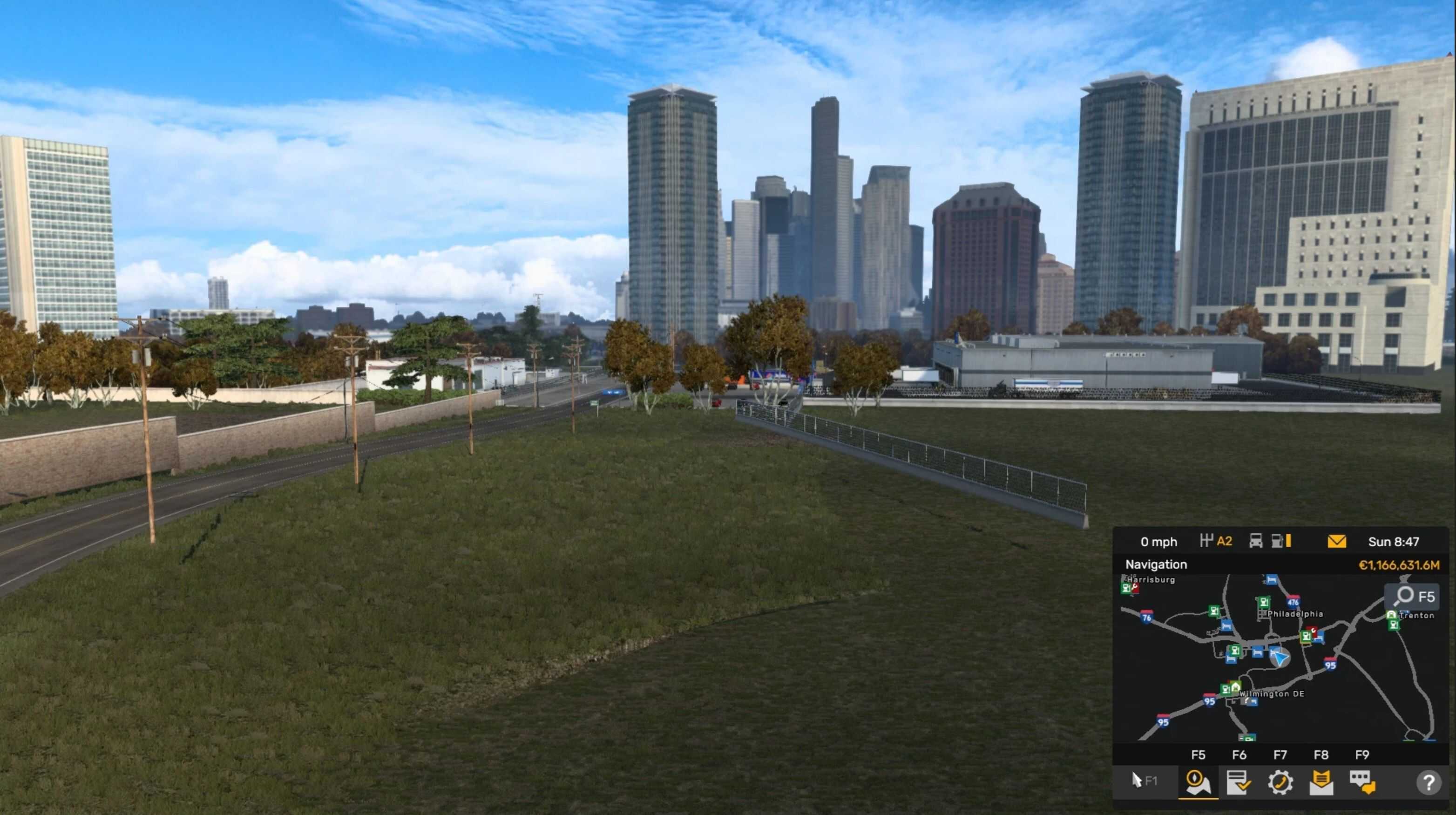
Task: Select the Trenton city marker on the map
Action: tap(1416, 616)
